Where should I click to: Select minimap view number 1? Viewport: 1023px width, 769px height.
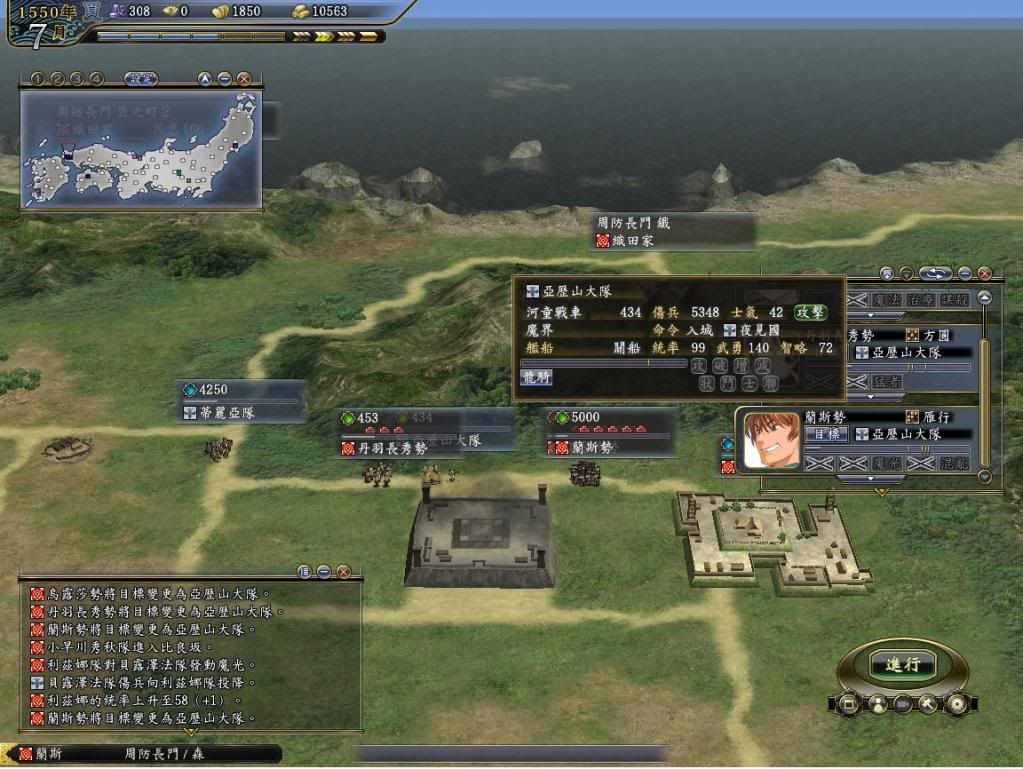[37, 78]
